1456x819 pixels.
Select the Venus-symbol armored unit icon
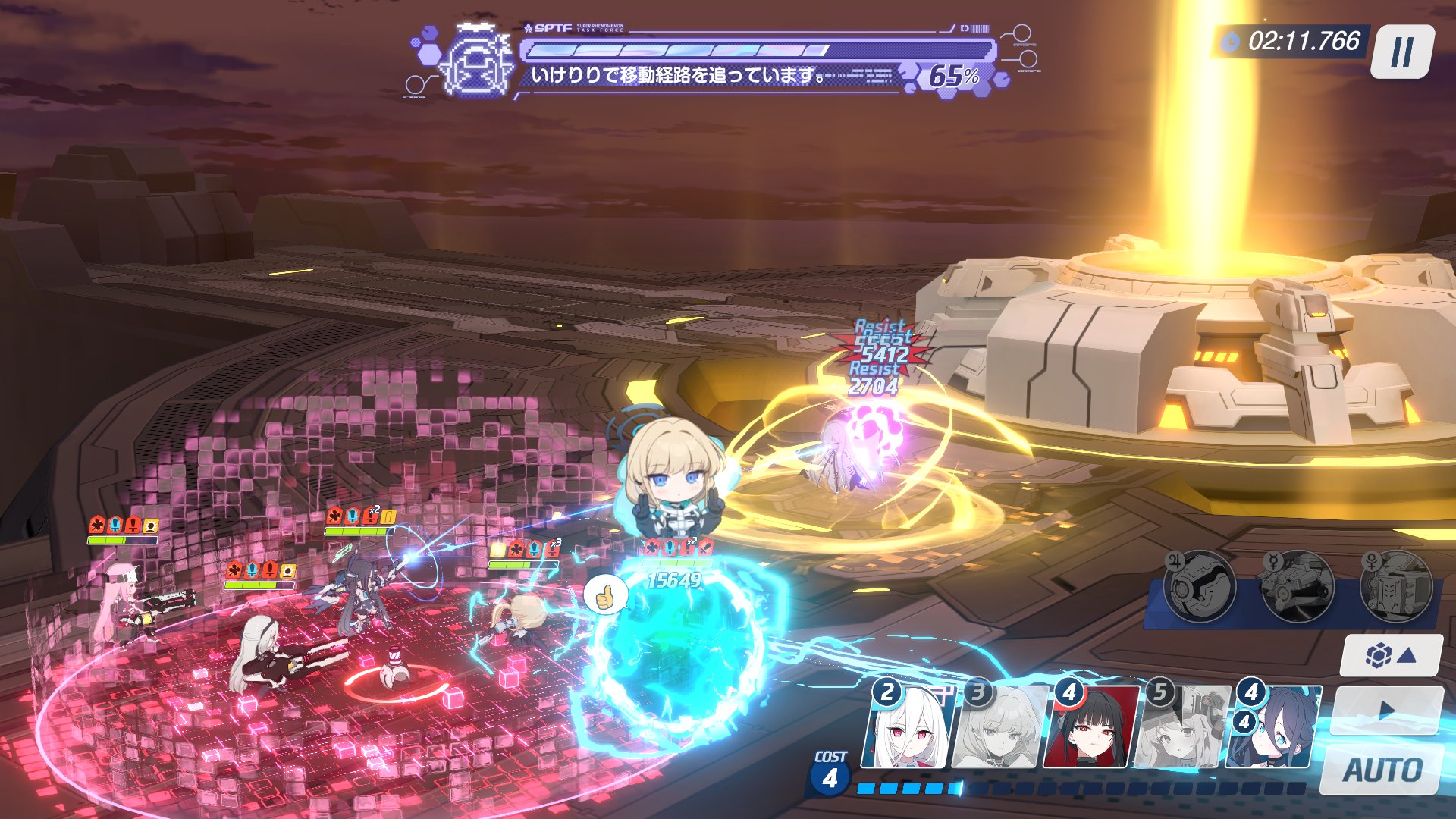coord(1395,586)
